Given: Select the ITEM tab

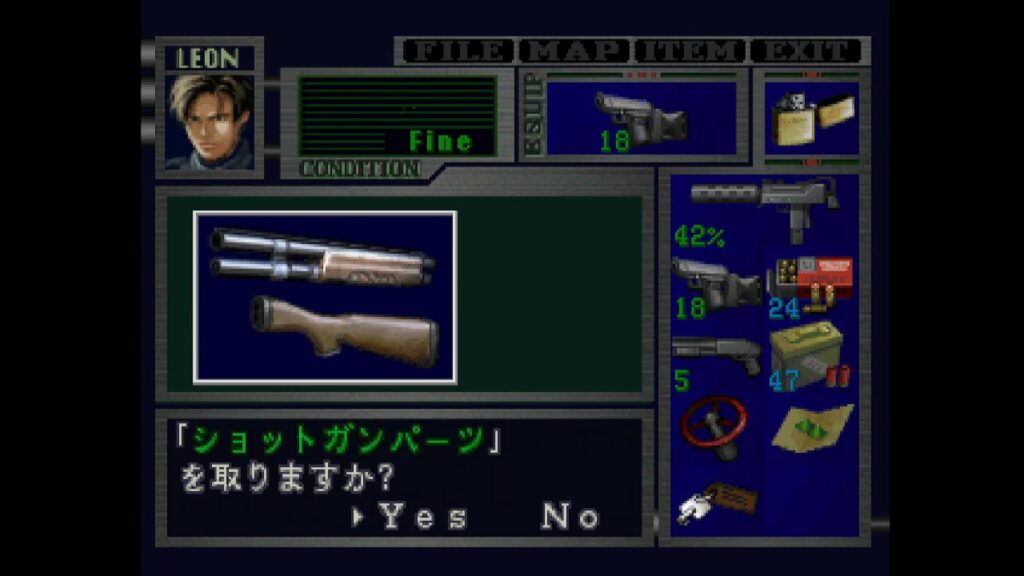Looking at the screenshot, I should [x=691, y=51].
